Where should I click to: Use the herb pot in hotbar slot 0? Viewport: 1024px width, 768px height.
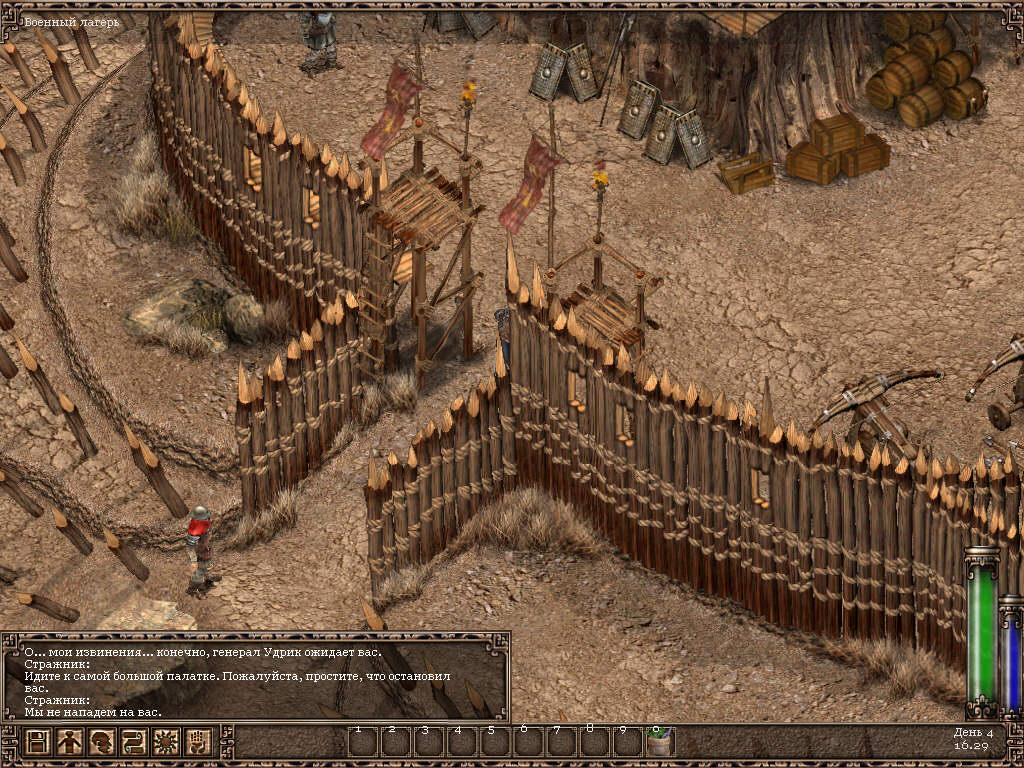(x=660, y=742)
